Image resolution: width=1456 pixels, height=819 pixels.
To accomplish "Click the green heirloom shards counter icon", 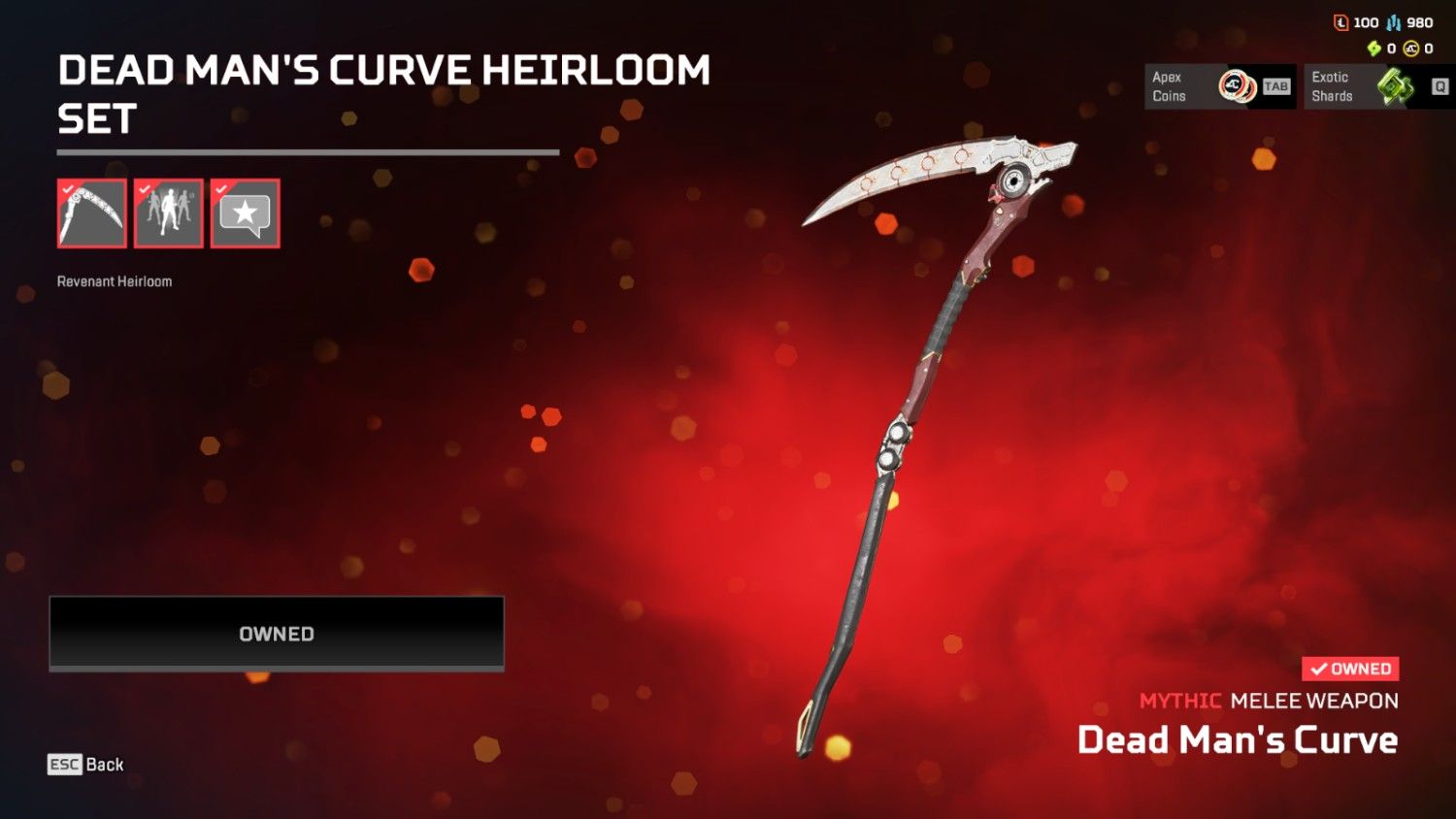I will 1373,48.
